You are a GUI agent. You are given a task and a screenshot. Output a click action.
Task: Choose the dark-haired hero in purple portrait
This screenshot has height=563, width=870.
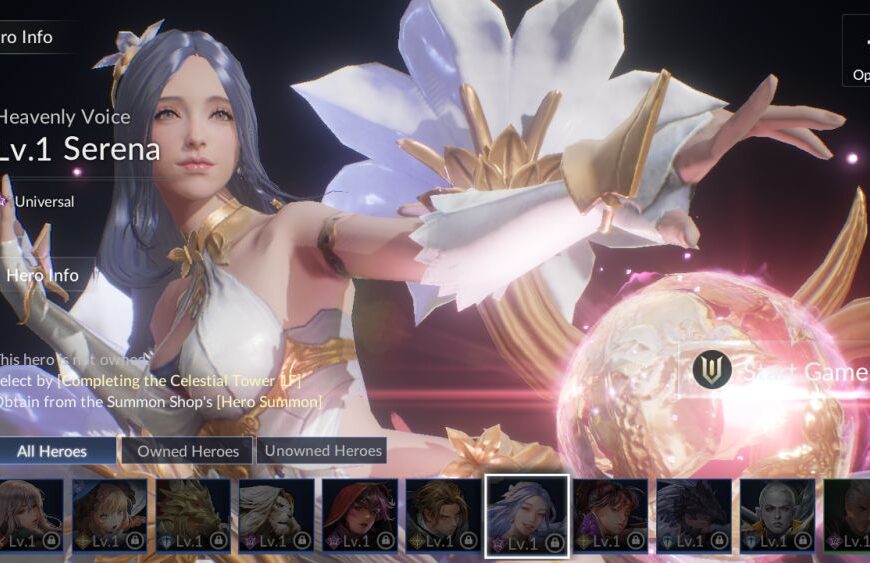[610, 515]
